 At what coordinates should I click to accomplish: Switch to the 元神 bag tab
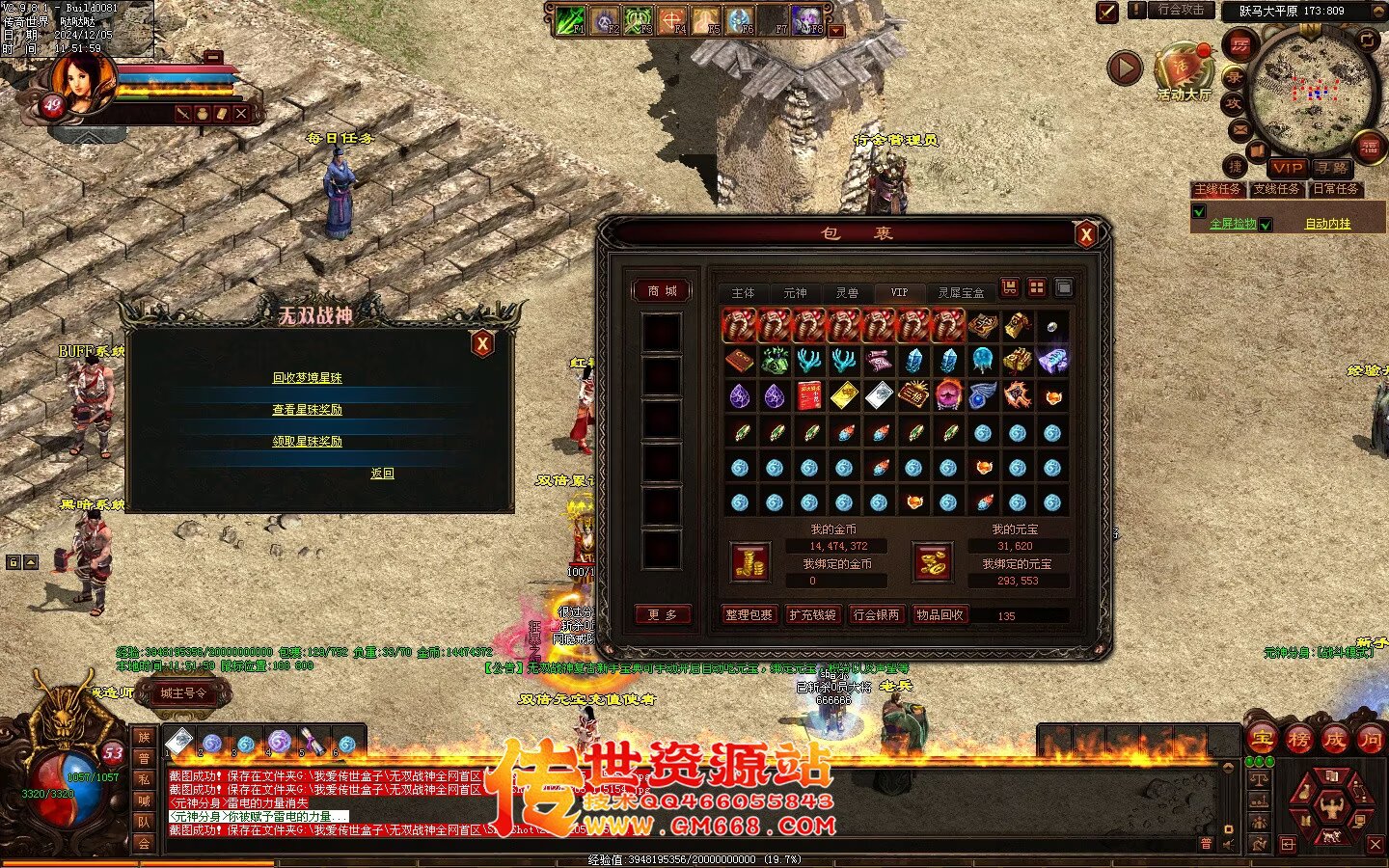click(795, 292)
